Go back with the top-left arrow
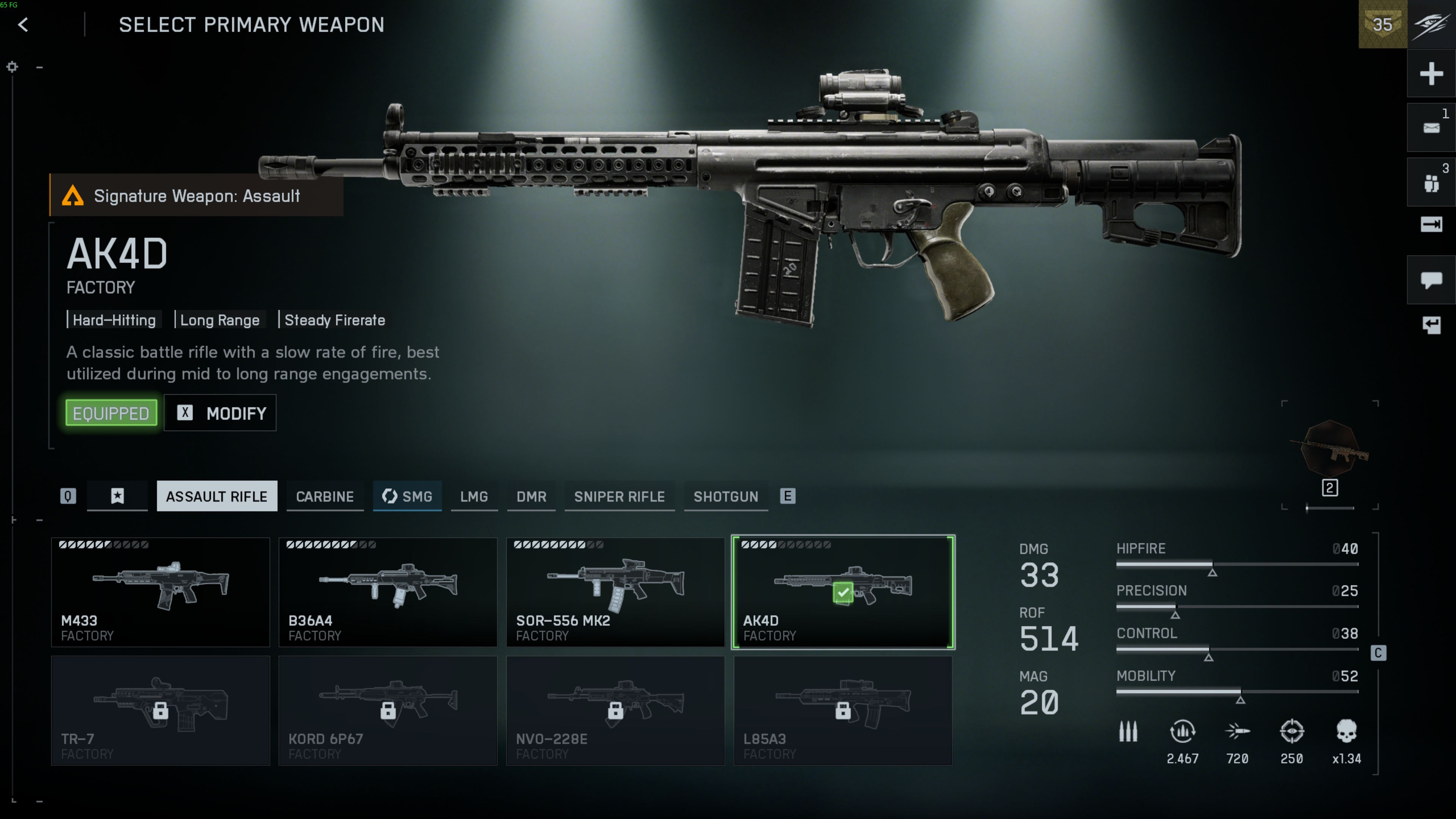 tap(23, 25)
